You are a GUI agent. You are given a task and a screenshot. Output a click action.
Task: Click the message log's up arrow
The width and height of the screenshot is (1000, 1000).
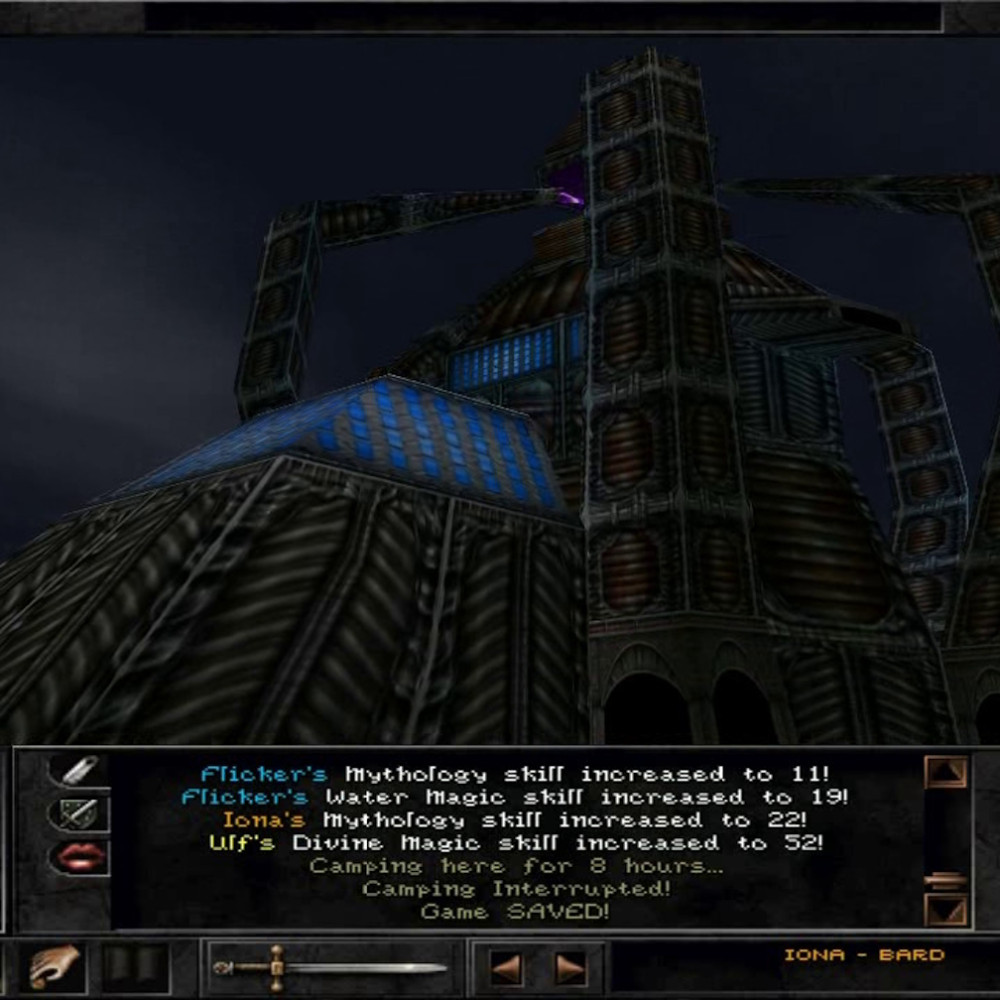click(945, 772)
